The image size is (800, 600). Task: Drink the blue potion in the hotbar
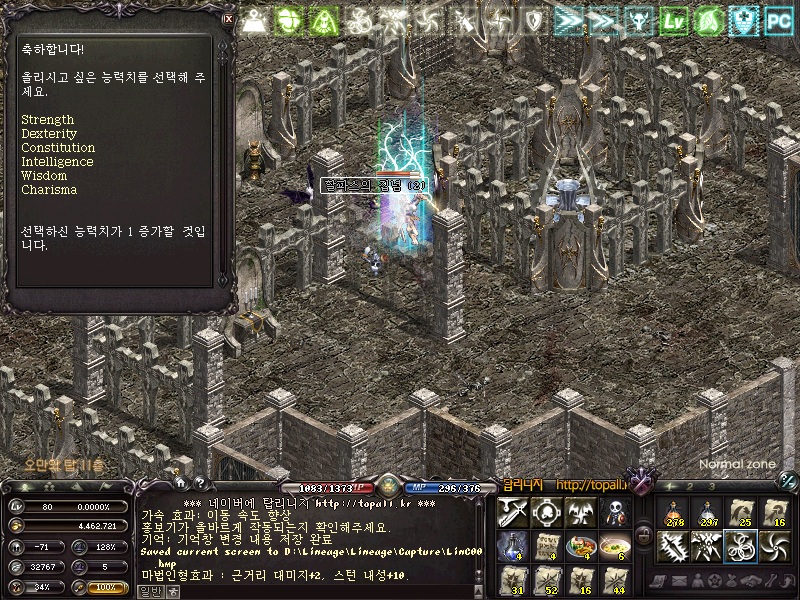click(512, 546)
